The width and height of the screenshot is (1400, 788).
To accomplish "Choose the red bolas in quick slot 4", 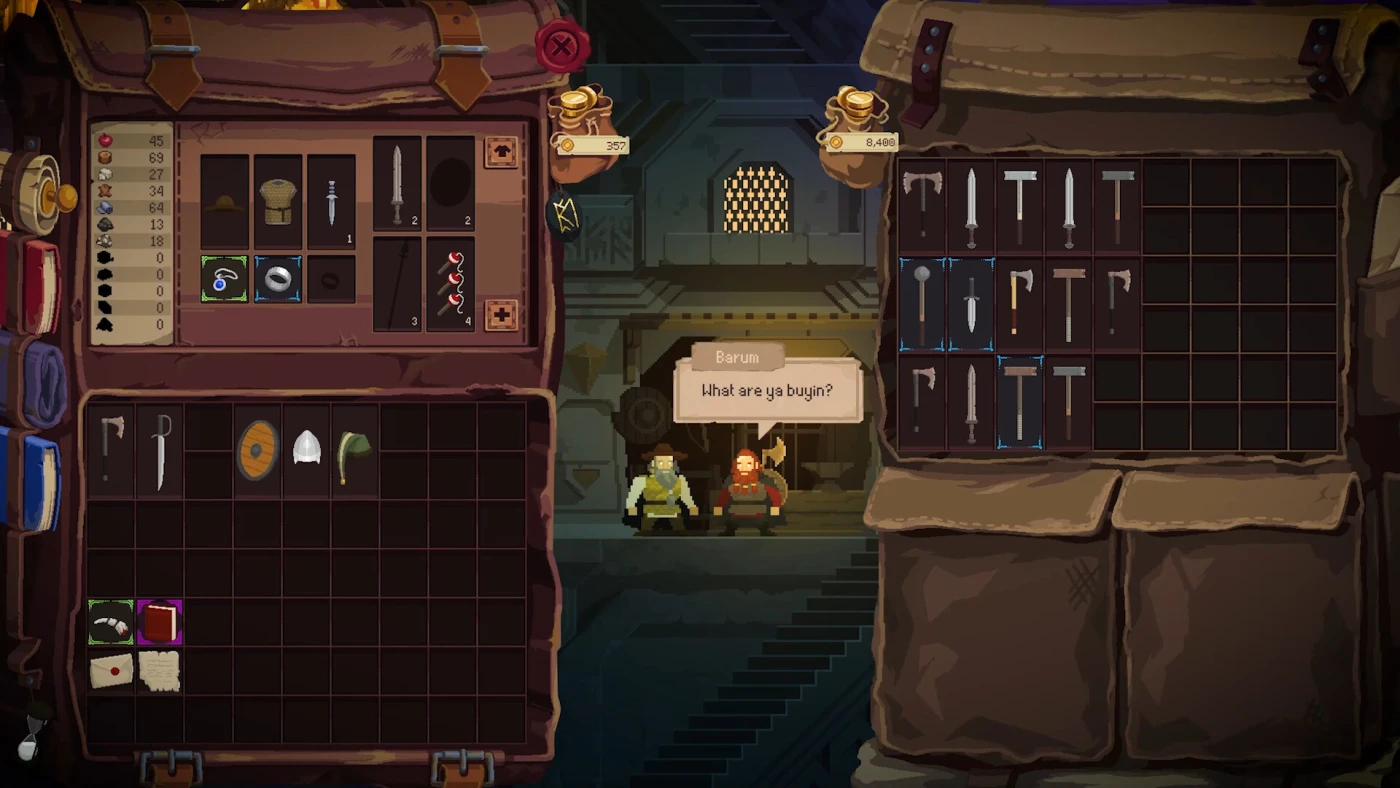I will coord(450,284).
